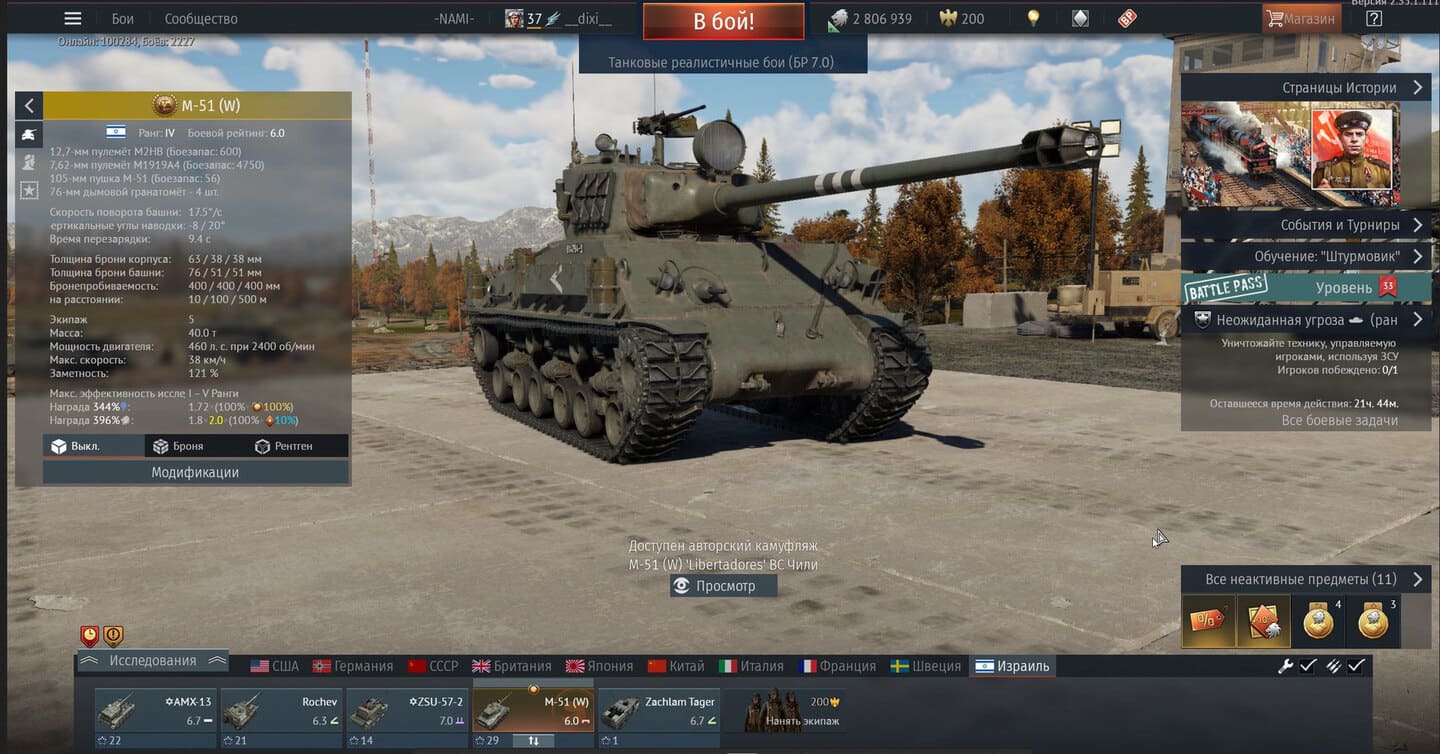Screen dimensions: 1440x754
Task: Select the ZSU-57-2 crew slot
Action: [x=407, y=712]
